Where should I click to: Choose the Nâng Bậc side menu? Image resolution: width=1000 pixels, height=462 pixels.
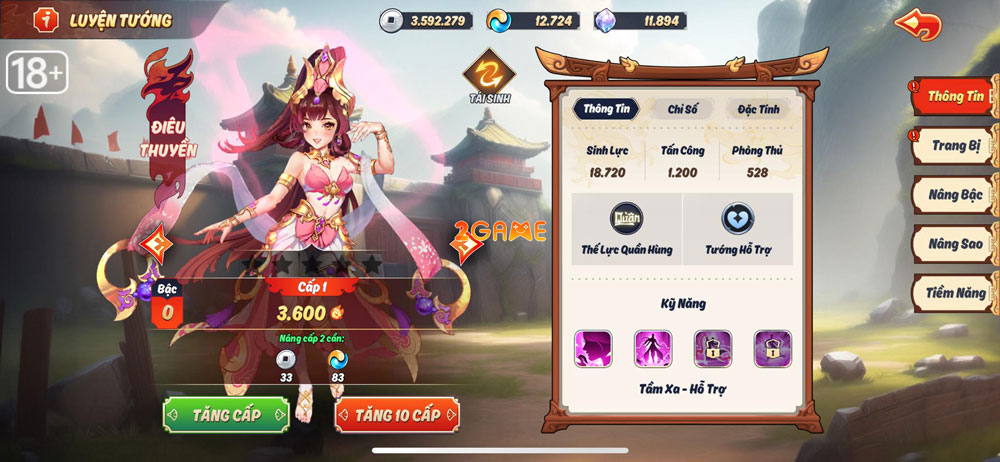(x=954, y=194)
